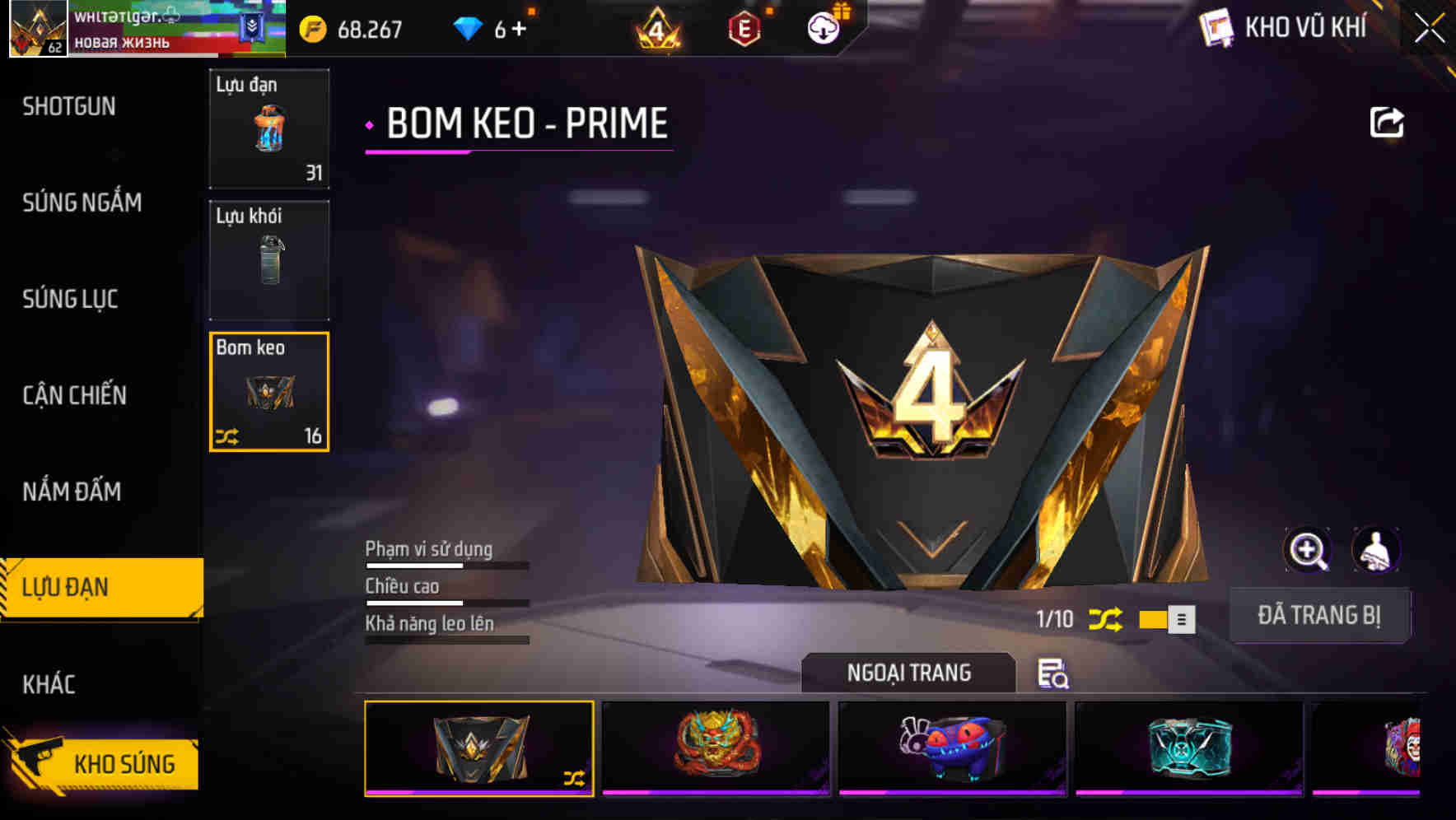Click the share icon beside Bom Keo - Prime

pyautogui.click(x=1388, y=122)
